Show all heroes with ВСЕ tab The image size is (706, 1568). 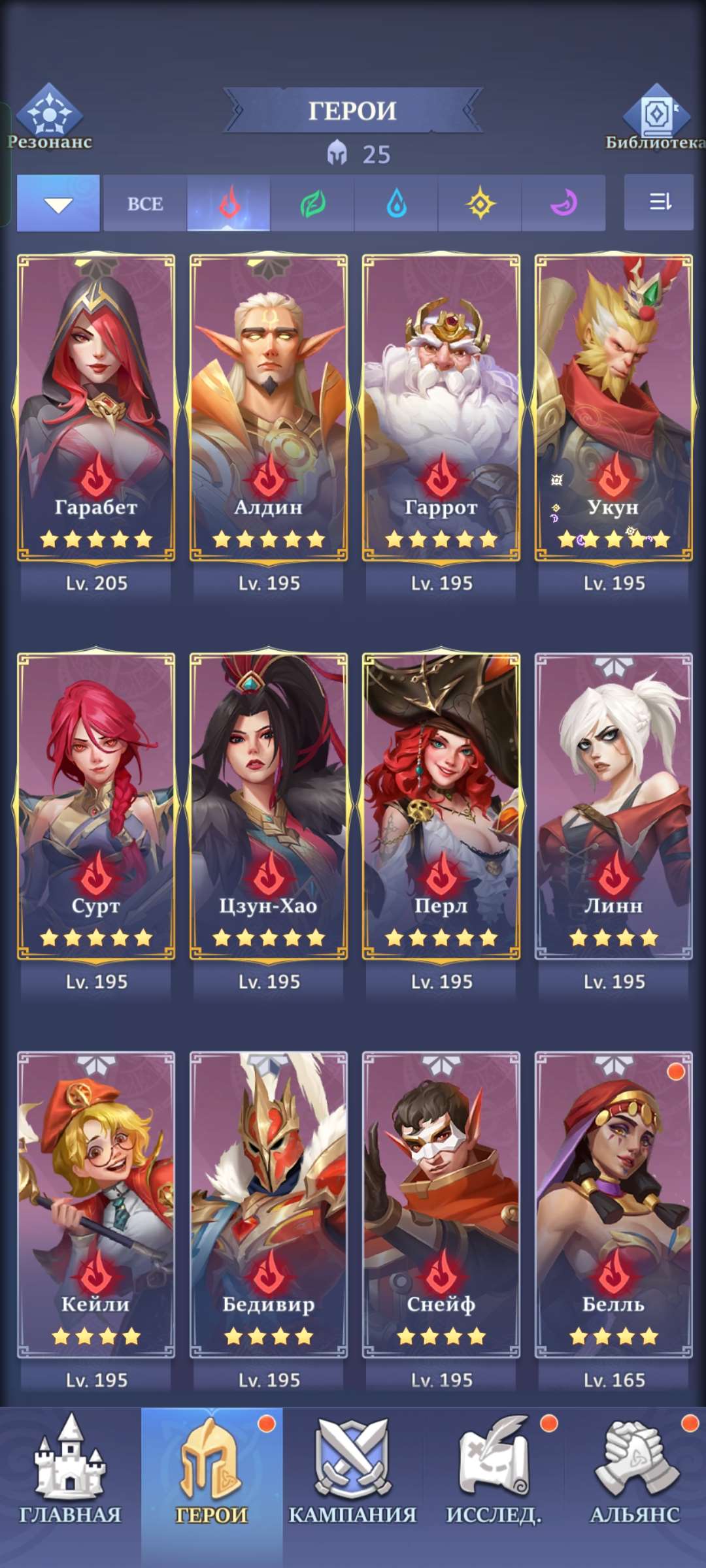[x=145, y=204]
